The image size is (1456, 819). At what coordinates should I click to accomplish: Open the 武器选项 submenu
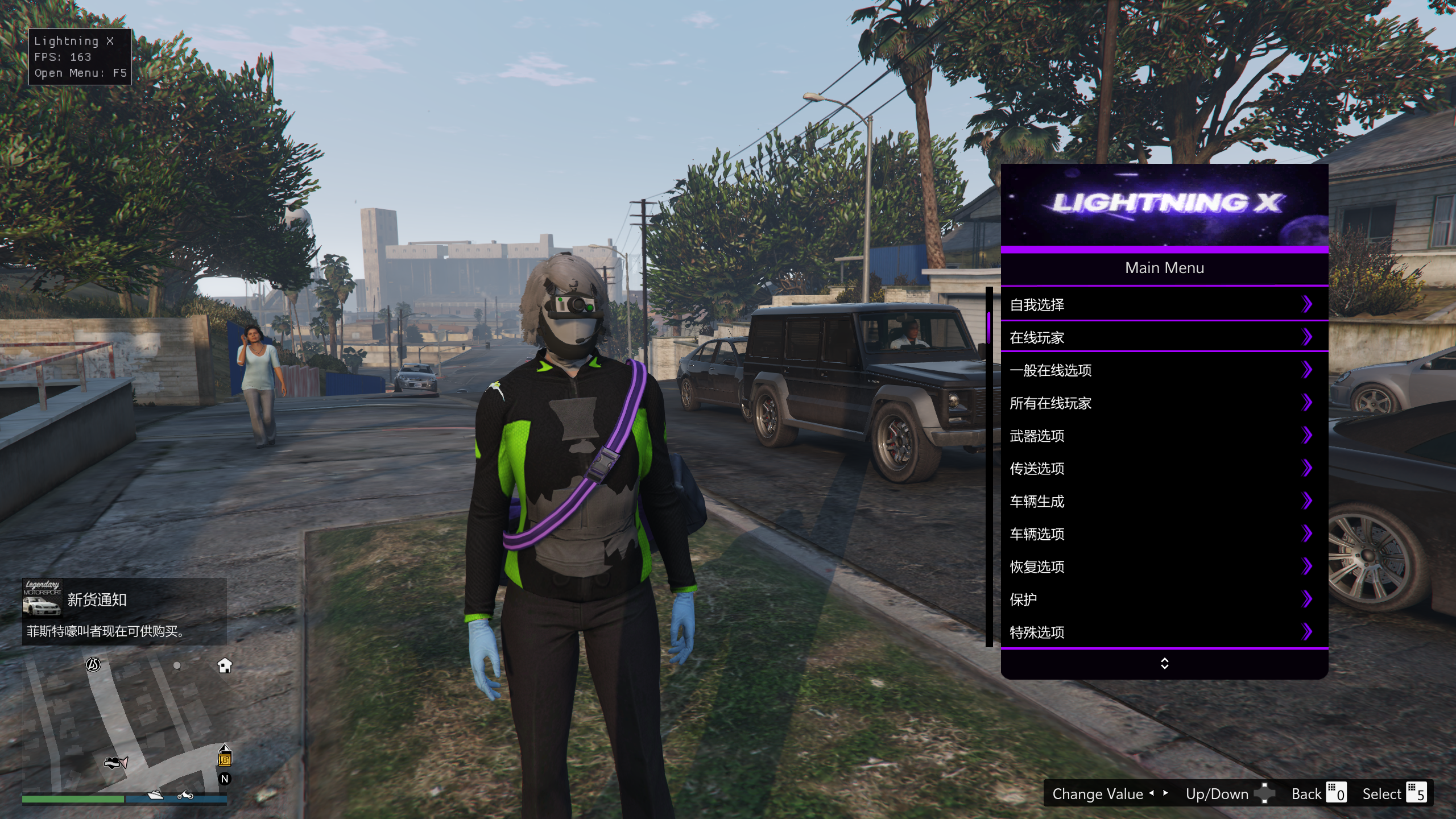pyautogui.click(x=1164, y=436)
